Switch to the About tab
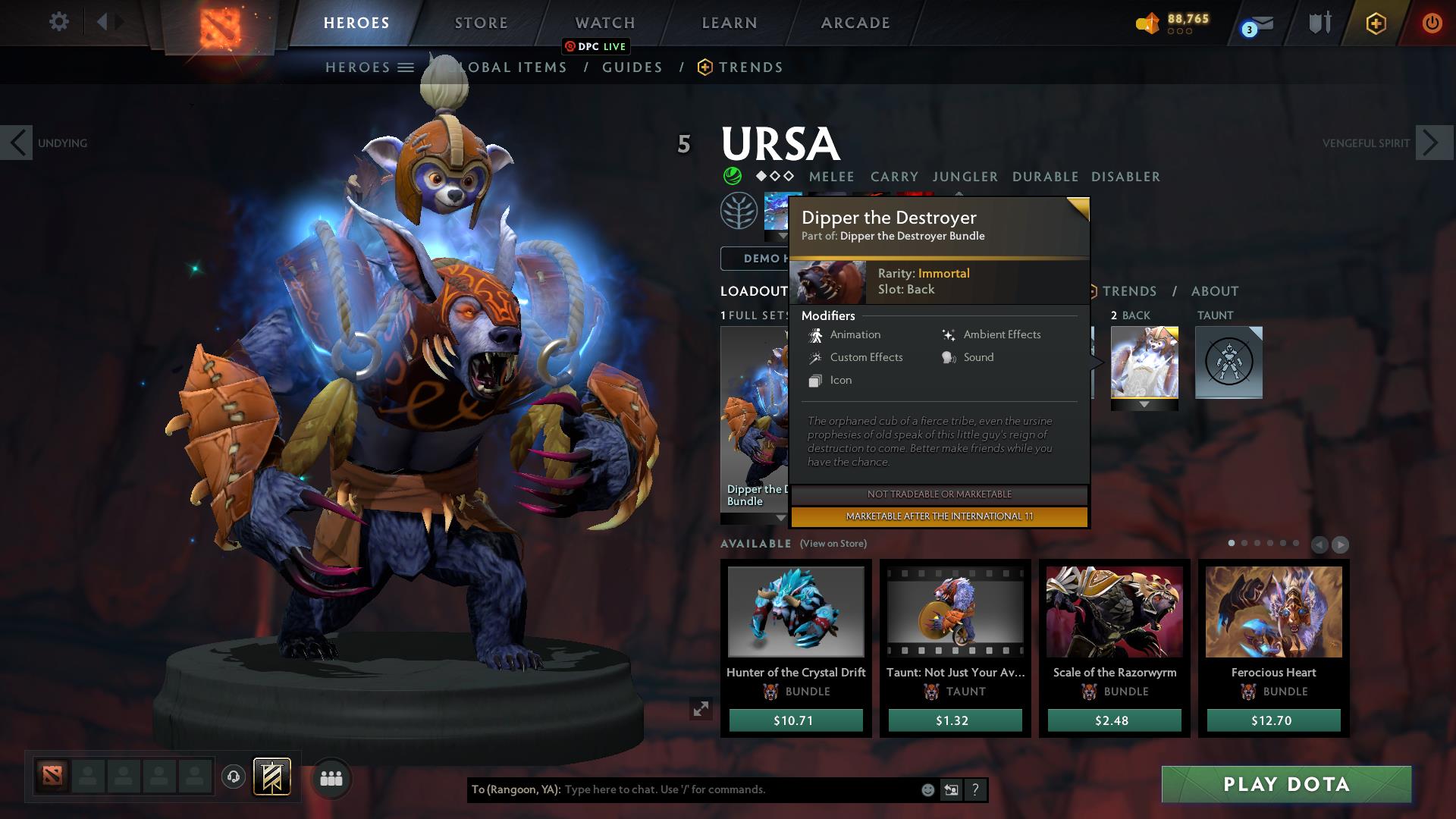This screenshot has height=819, width=1456. [x=1215, y=290]
